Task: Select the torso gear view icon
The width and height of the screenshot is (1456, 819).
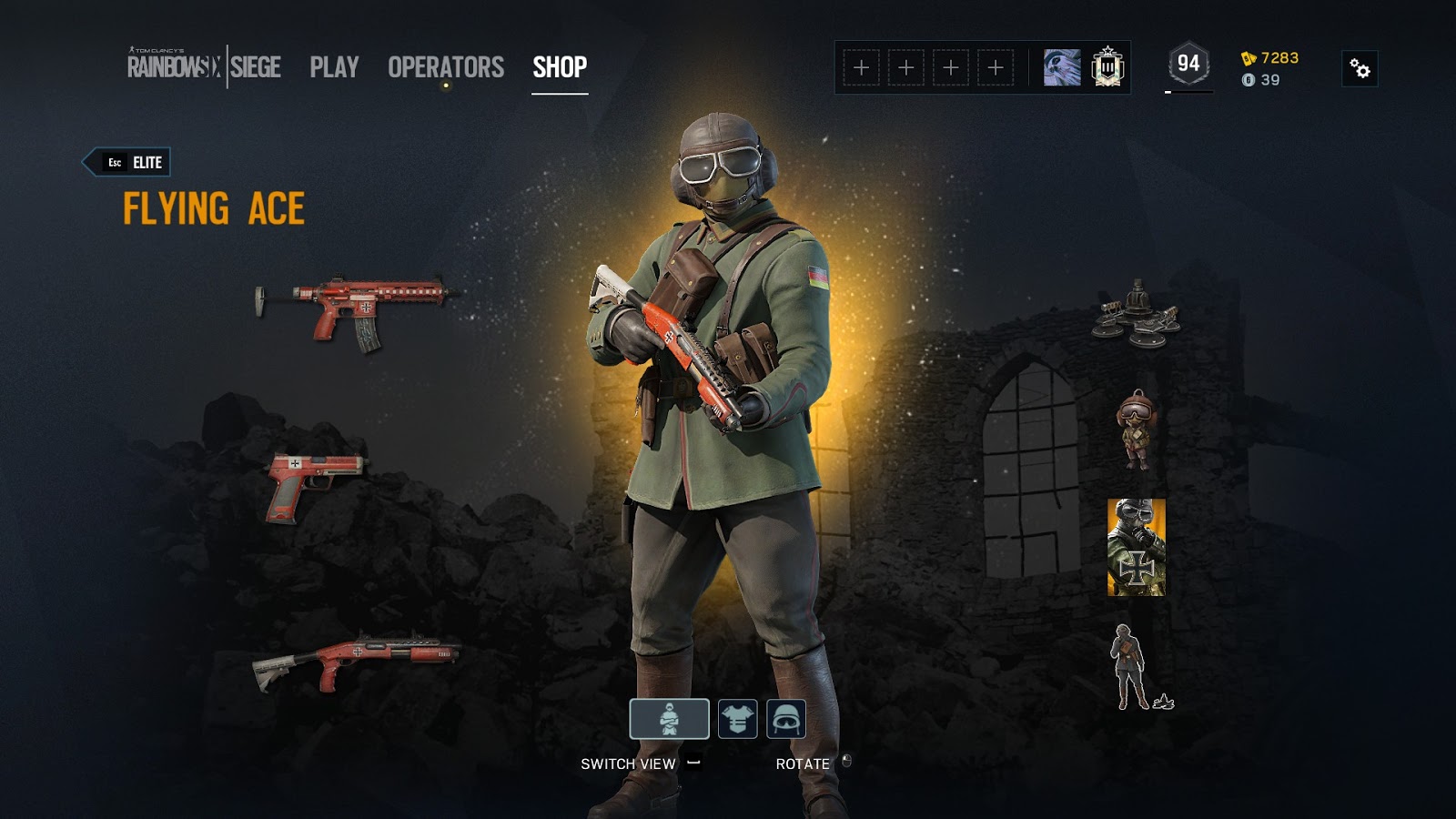Action: pos(738,718)
